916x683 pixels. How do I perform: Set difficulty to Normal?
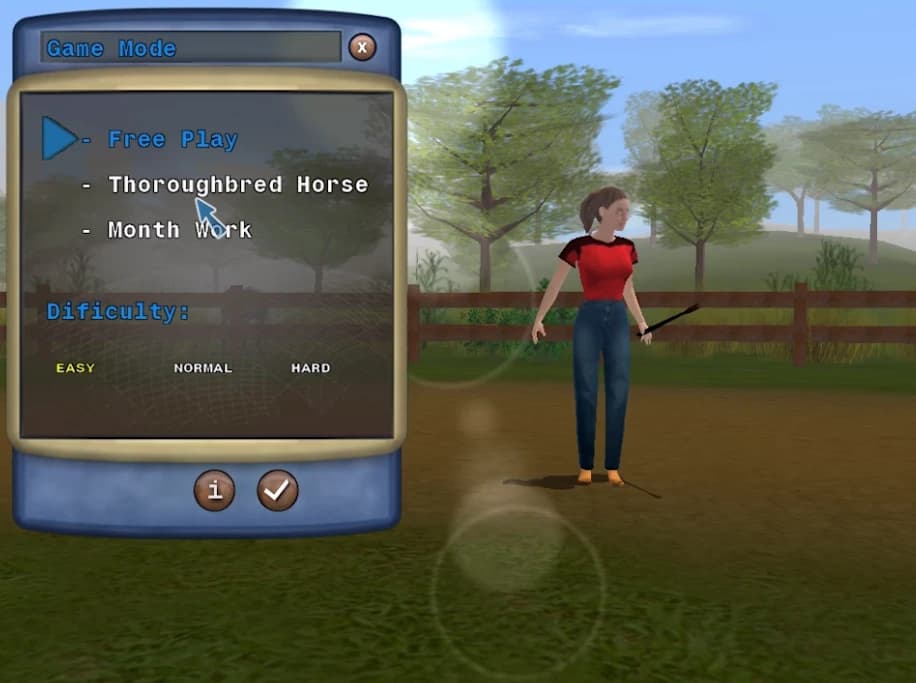tap(203, 368)
